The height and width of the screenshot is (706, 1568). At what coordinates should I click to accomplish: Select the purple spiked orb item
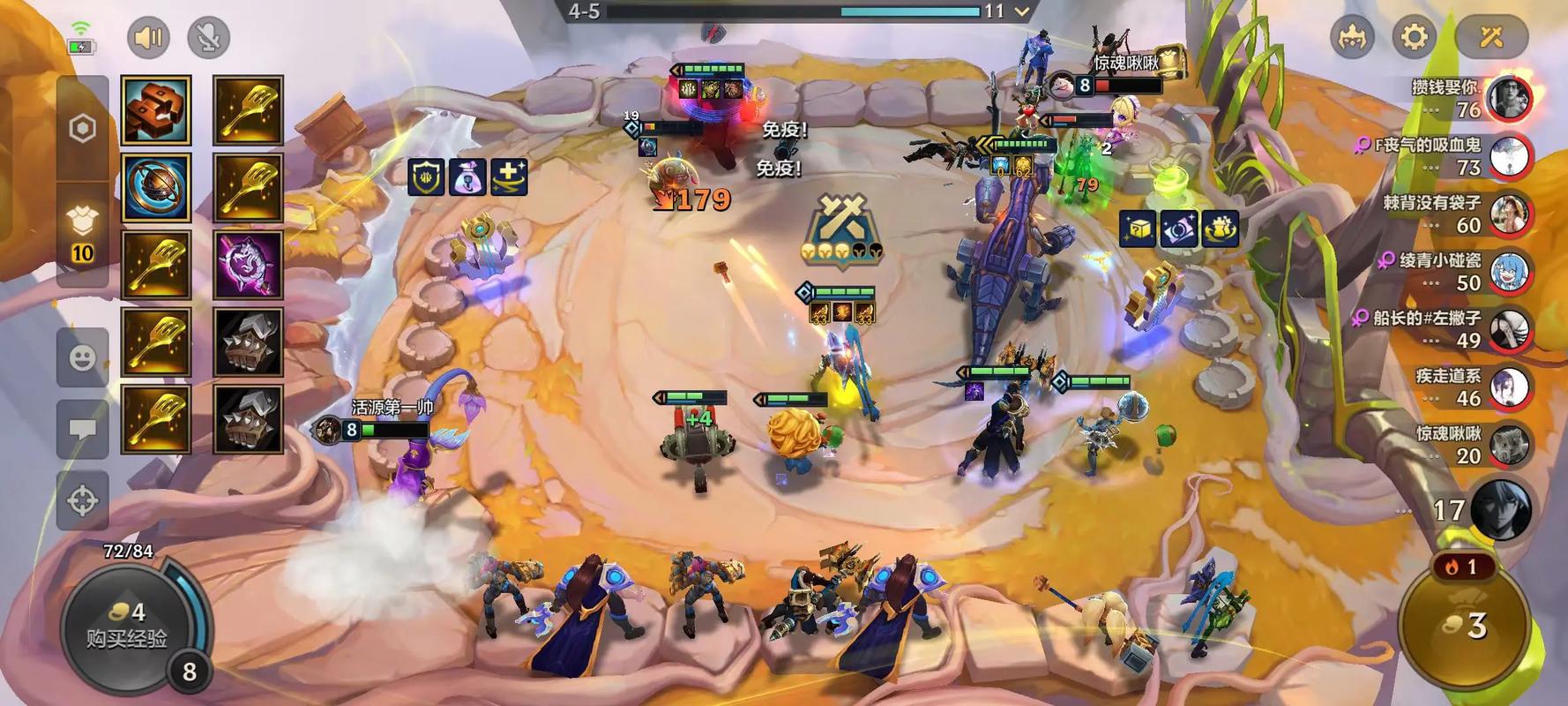point(248,265)
